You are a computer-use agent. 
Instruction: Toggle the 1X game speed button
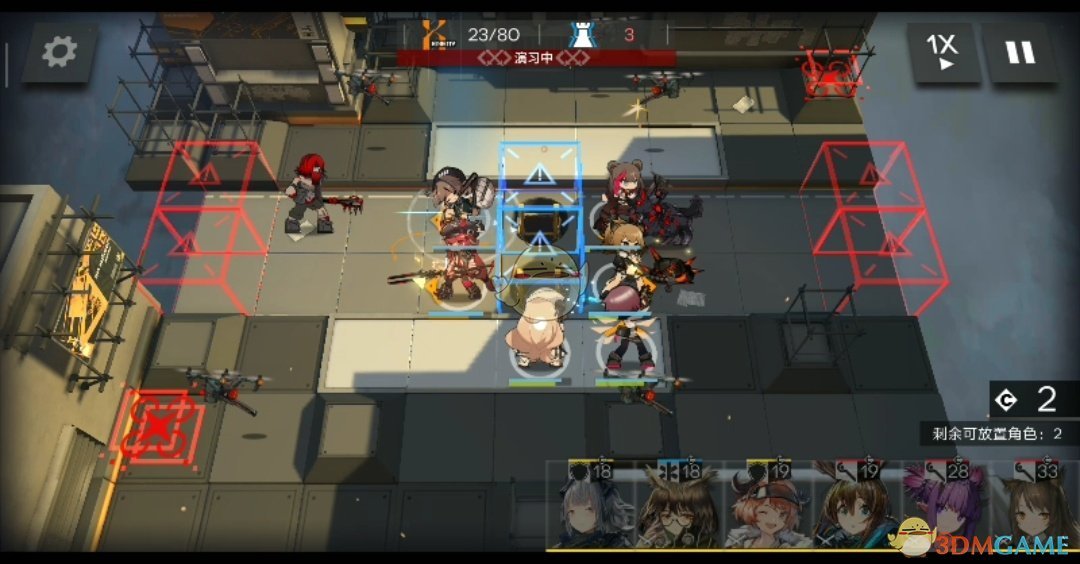click(x=941, y=52)
